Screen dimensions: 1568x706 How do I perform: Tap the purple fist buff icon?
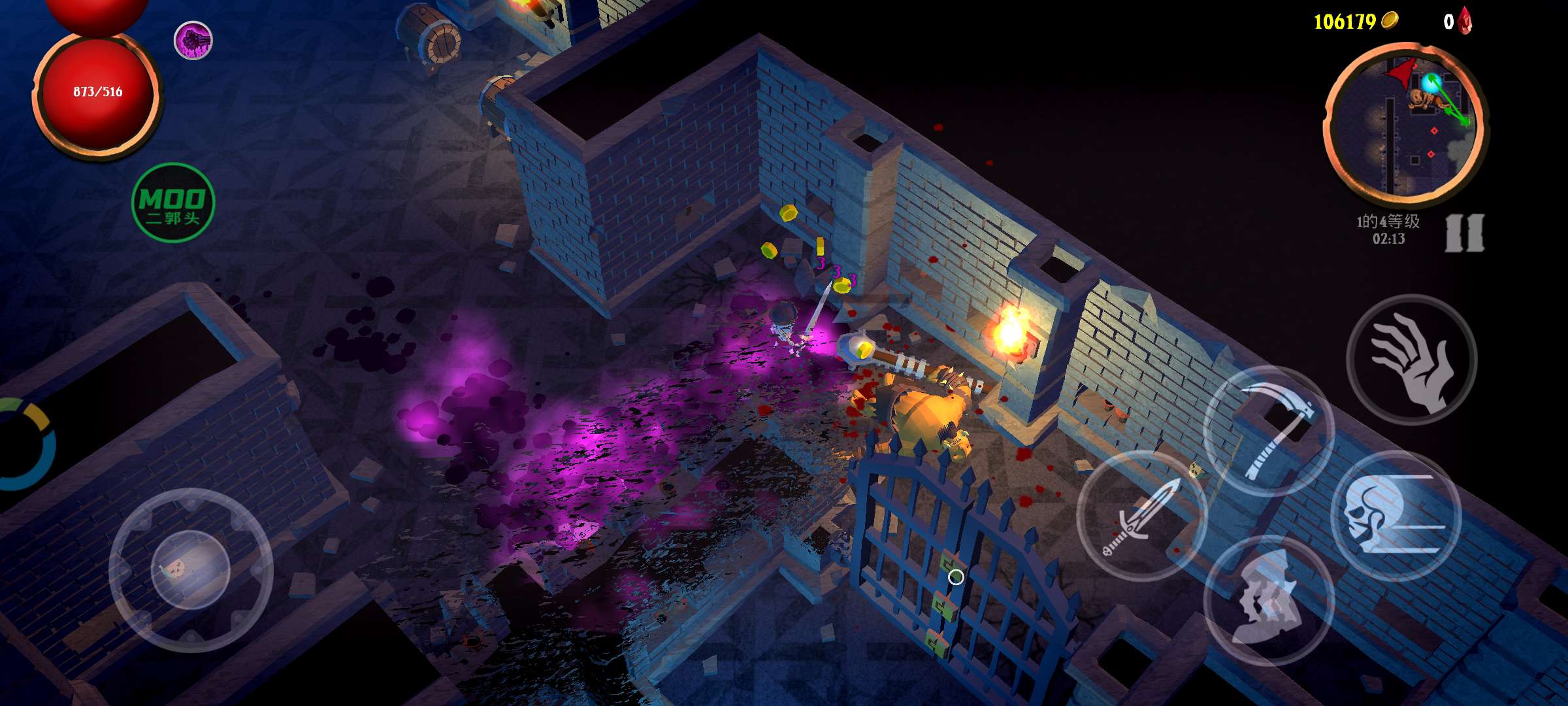pyautogui.click(x=193, y=41)
